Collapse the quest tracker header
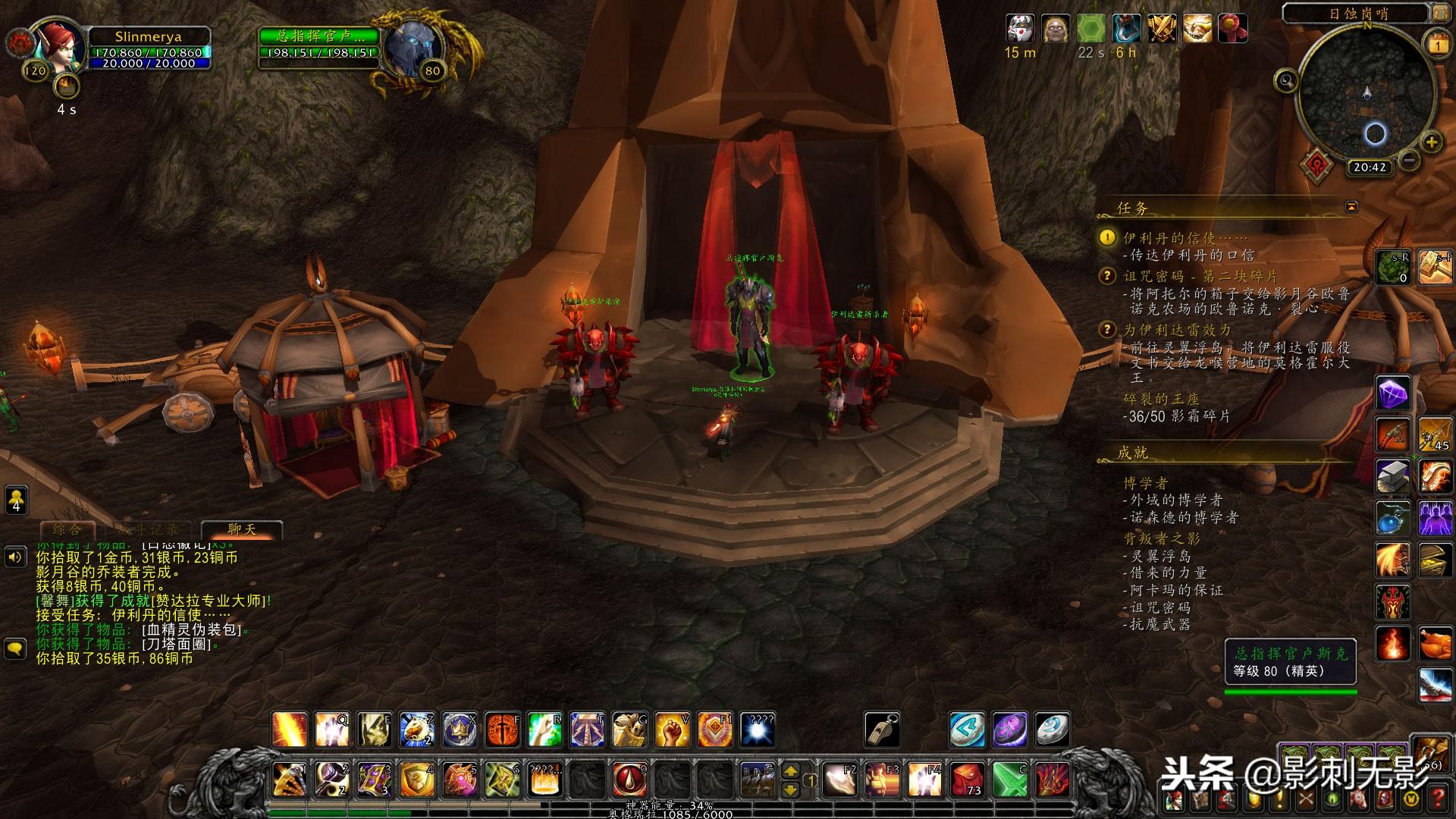1456x819 pixels. pyautogui.click(x=1351, y=206)
